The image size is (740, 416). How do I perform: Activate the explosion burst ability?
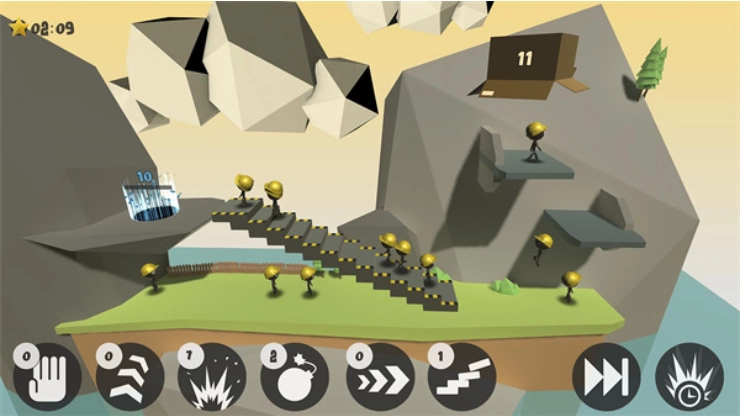tap(212, 380)
